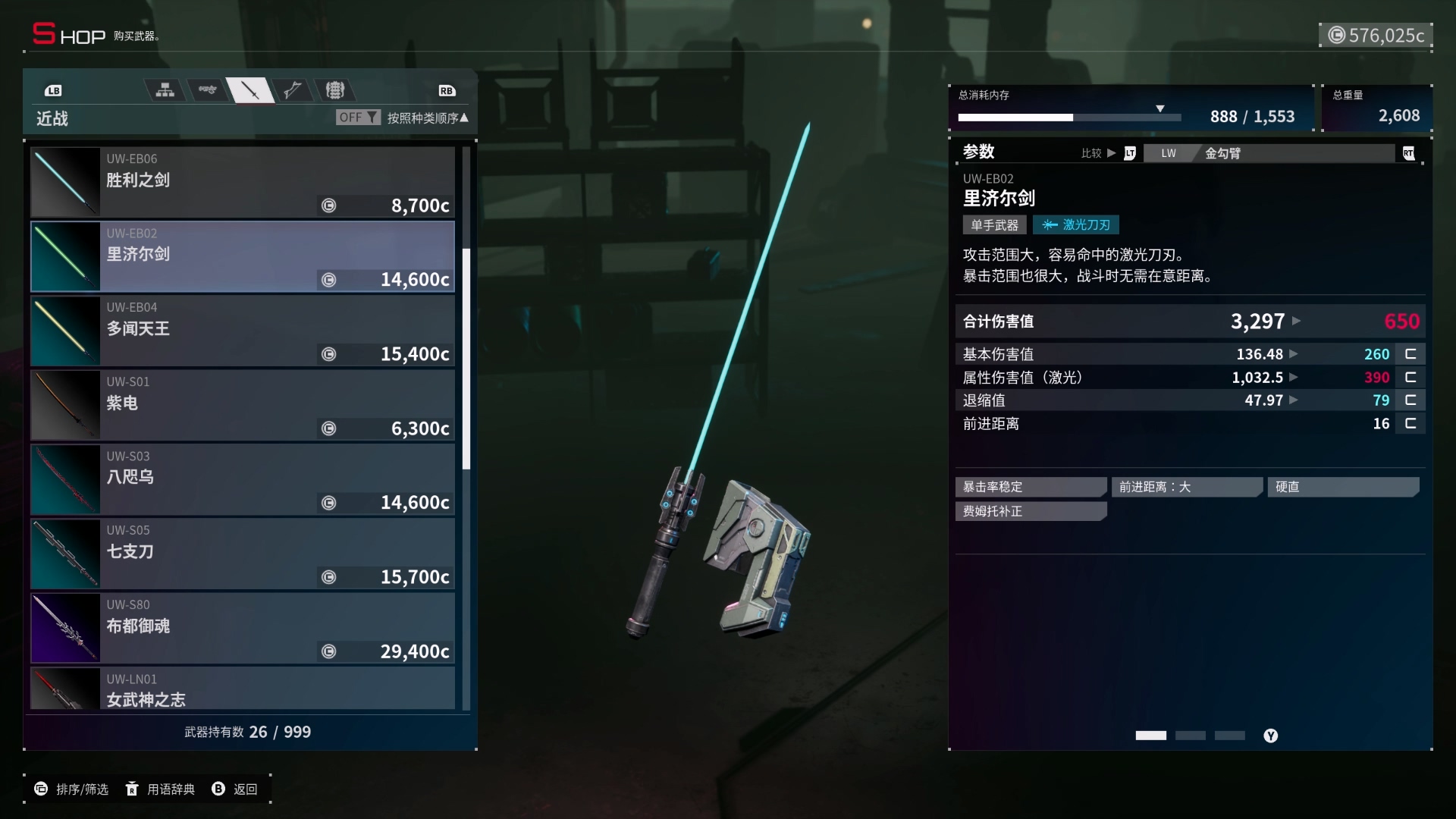Pick the 多闻天王 laser blade

coord(243,331)
